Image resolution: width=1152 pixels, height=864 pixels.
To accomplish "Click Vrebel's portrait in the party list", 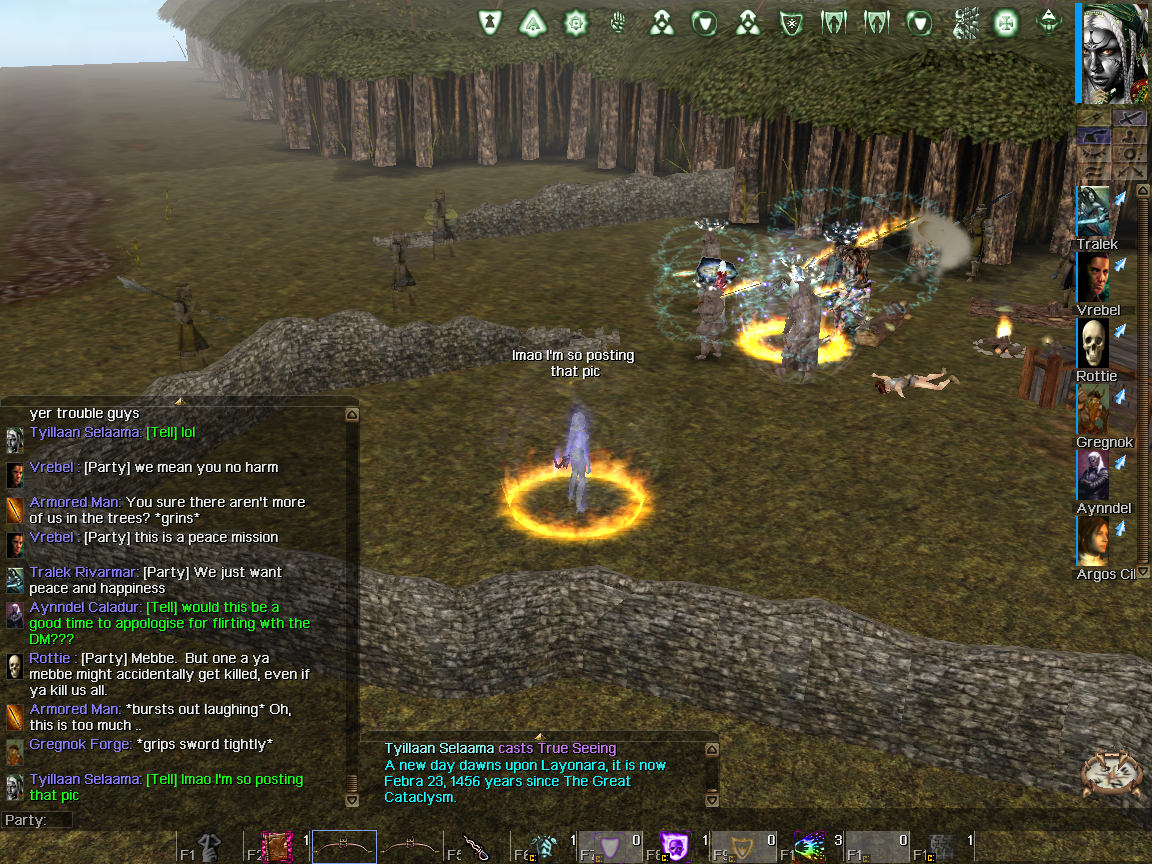I will point(1094,277).
